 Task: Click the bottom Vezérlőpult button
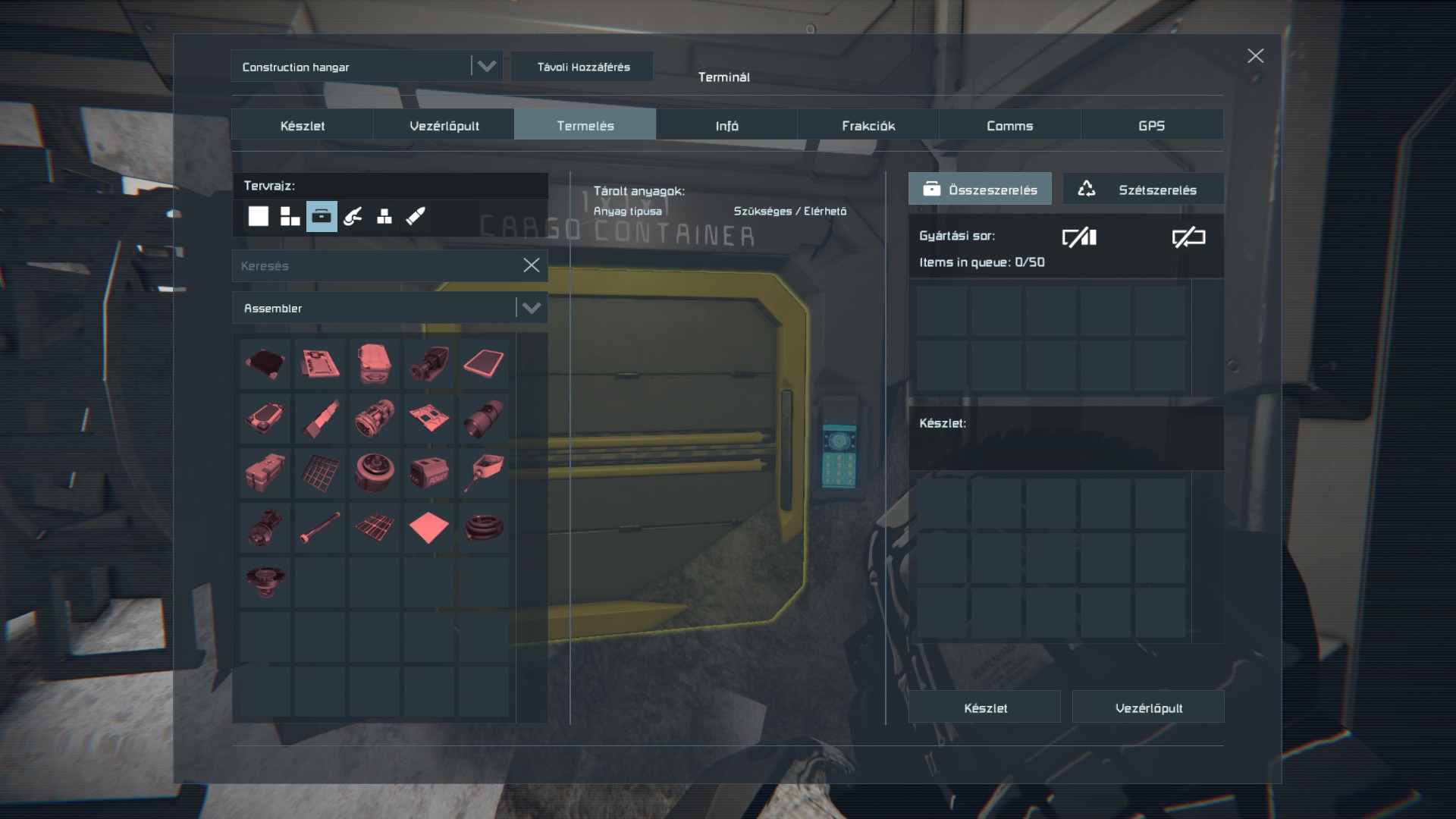[x=1148, y=708]
